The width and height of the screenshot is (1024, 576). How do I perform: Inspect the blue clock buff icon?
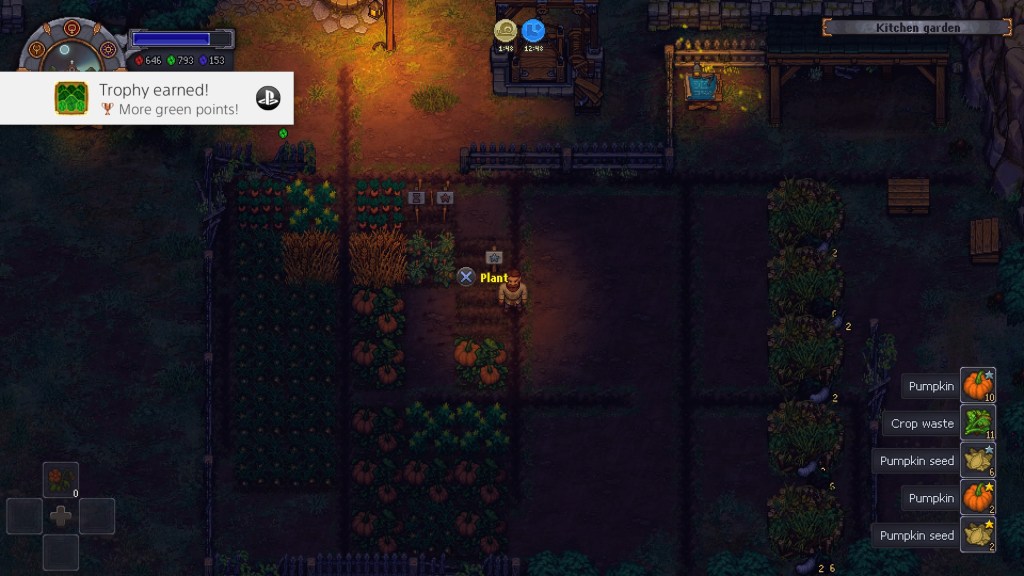point(533,32)
